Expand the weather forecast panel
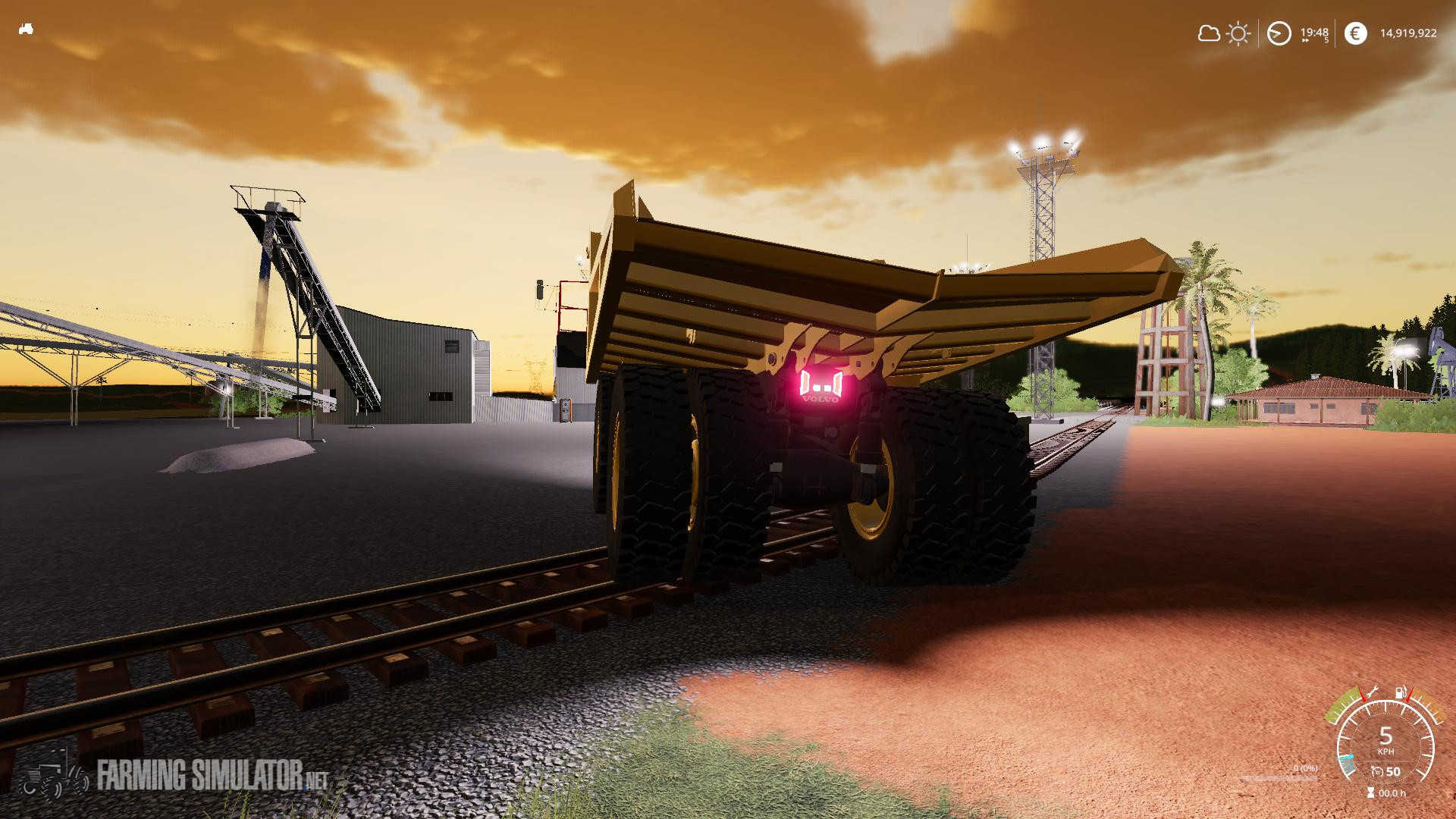The width and height of the screenshot is (1456, 819). 1224,33
